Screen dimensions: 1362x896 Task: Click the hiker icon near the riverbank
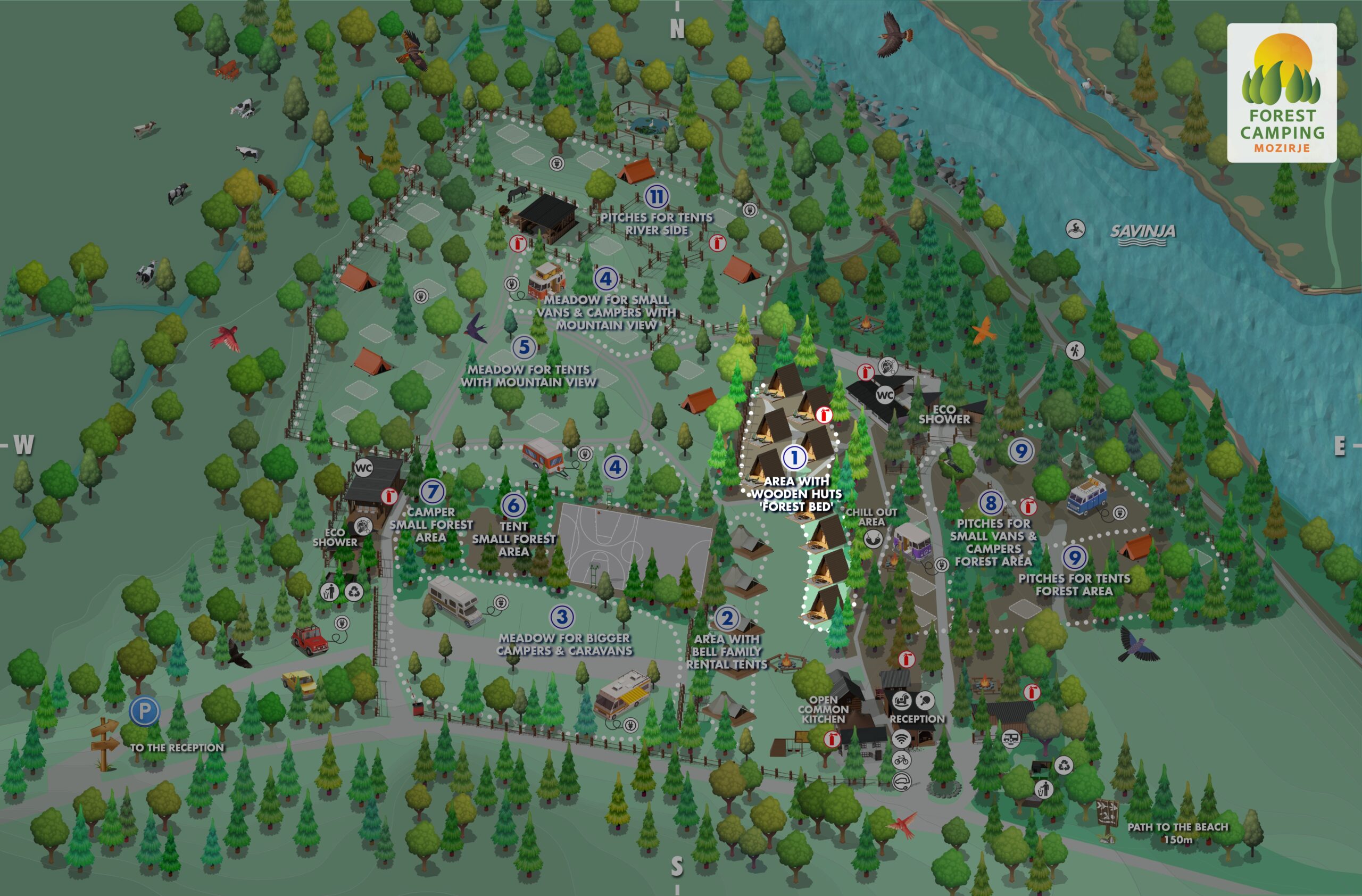1075,350
